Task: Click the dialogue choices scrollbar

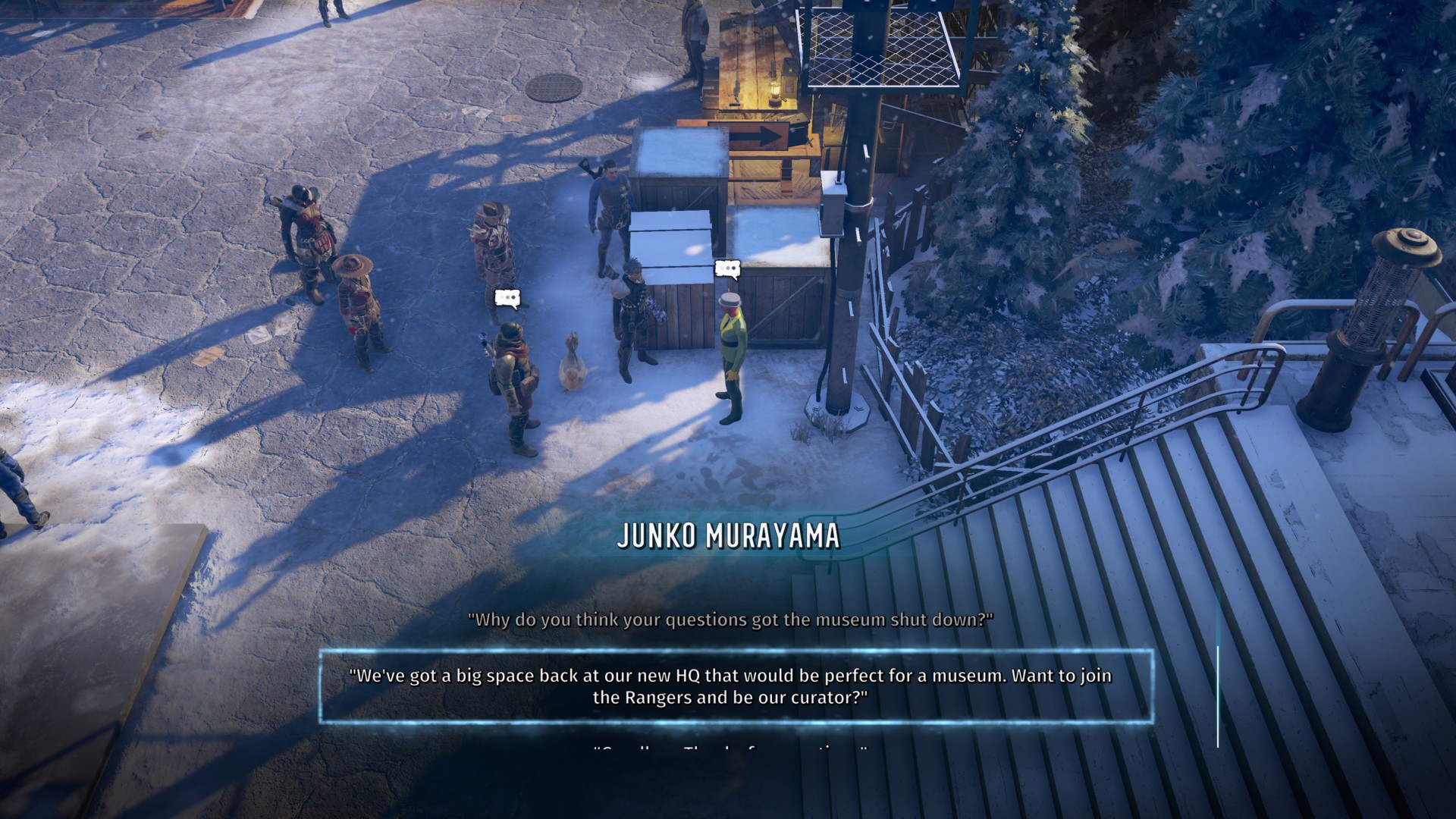Action: 1218,696
